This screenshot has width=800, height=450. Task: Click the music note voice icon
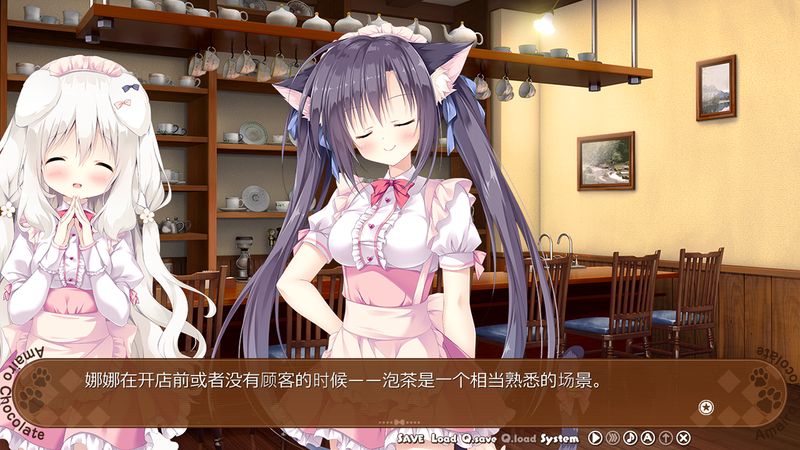click(630, 438)
